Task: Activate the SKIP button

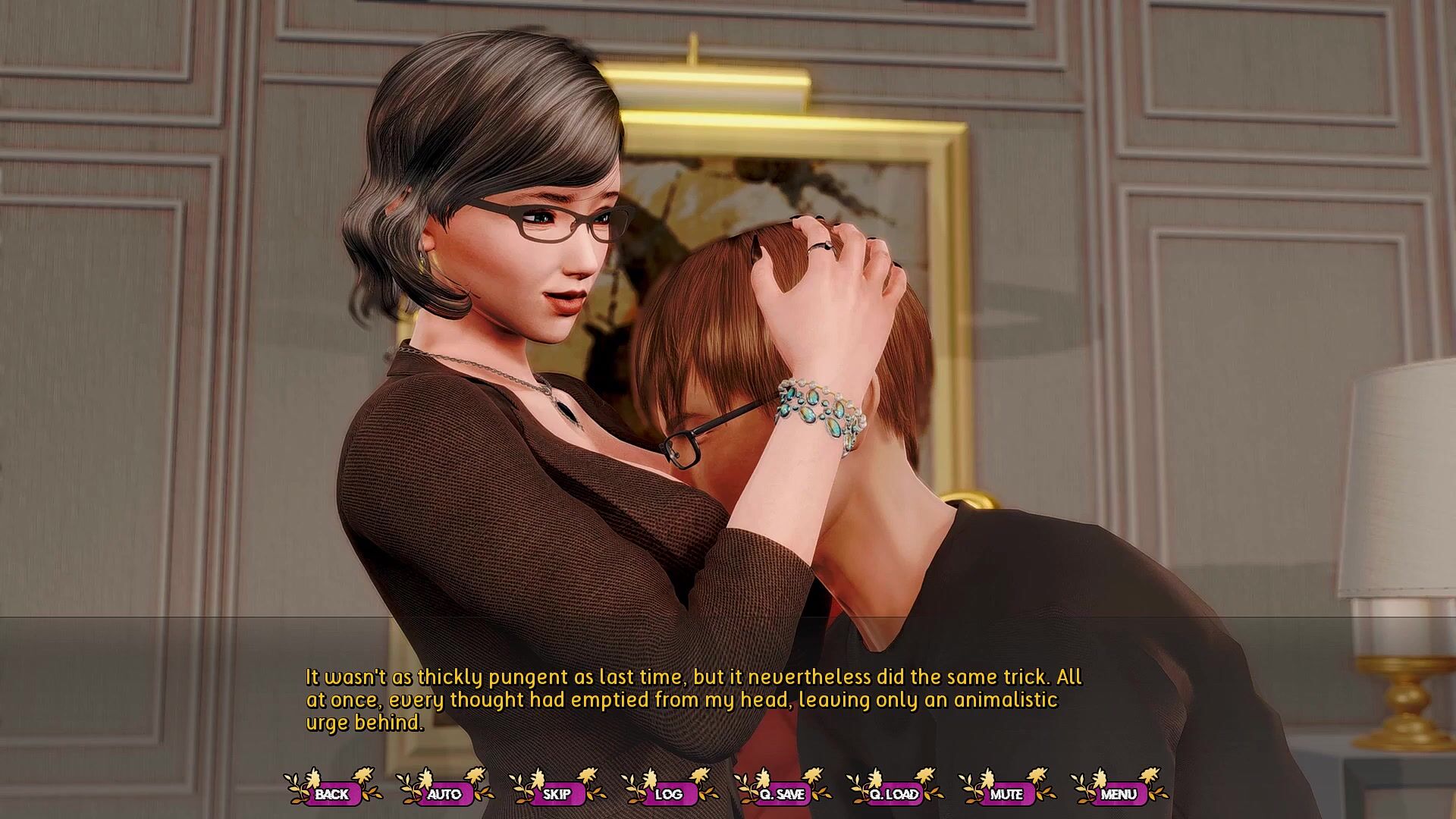Action: pos(557,794)
